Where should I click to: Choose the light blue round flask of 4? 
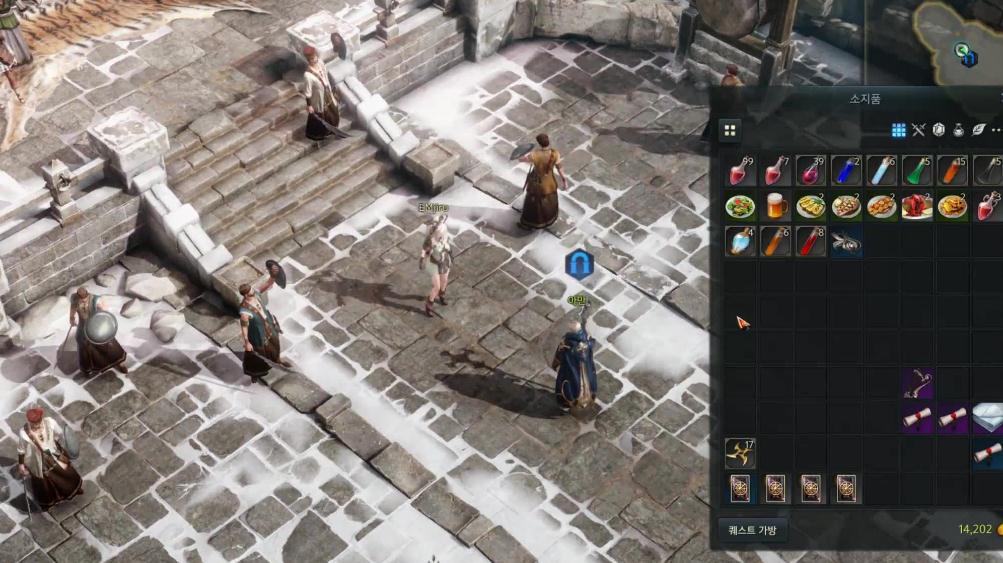coord(741,241)
